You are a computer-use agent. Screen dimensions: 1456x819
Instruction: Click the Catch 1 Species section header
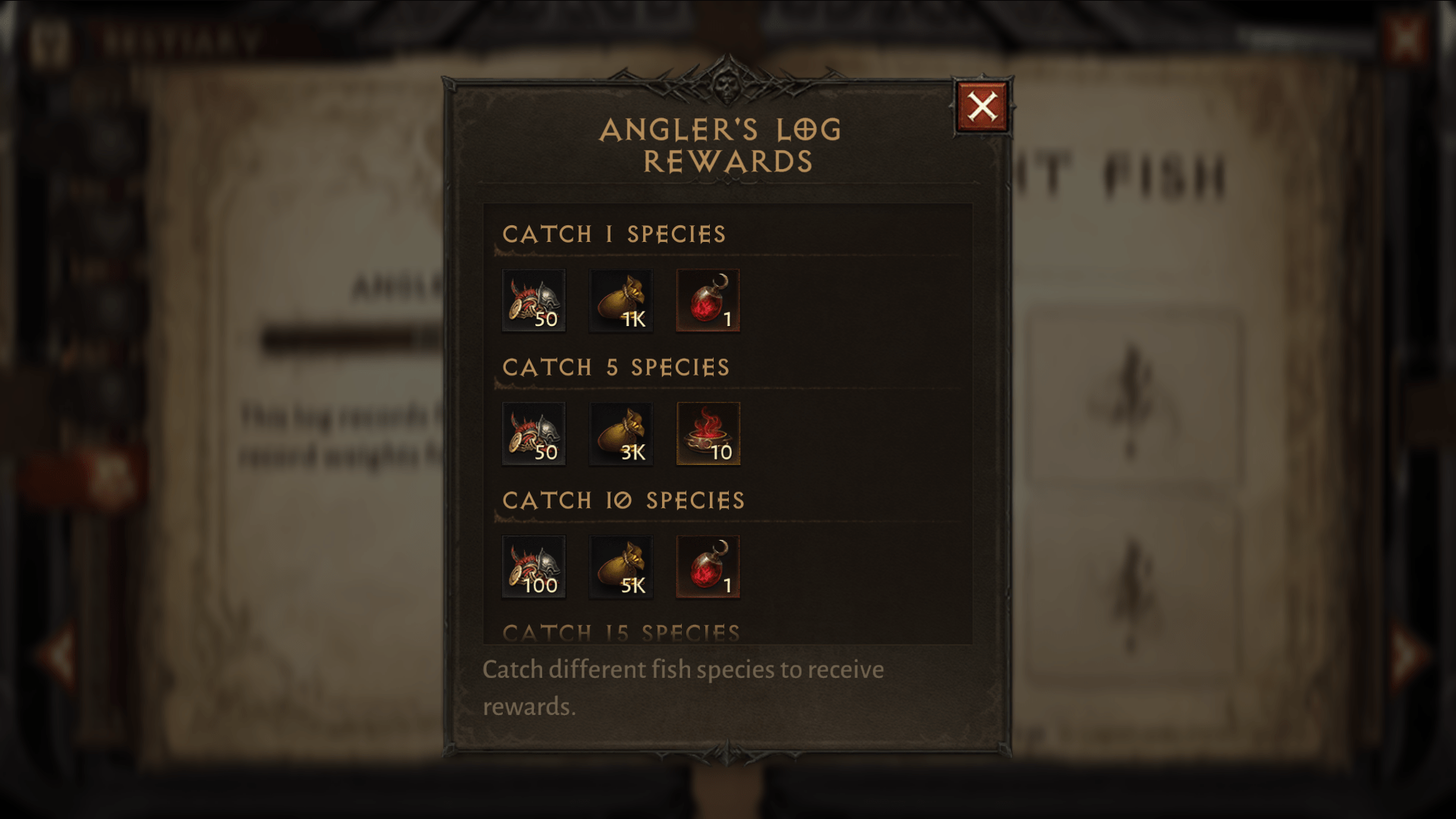tap(616, 234)
